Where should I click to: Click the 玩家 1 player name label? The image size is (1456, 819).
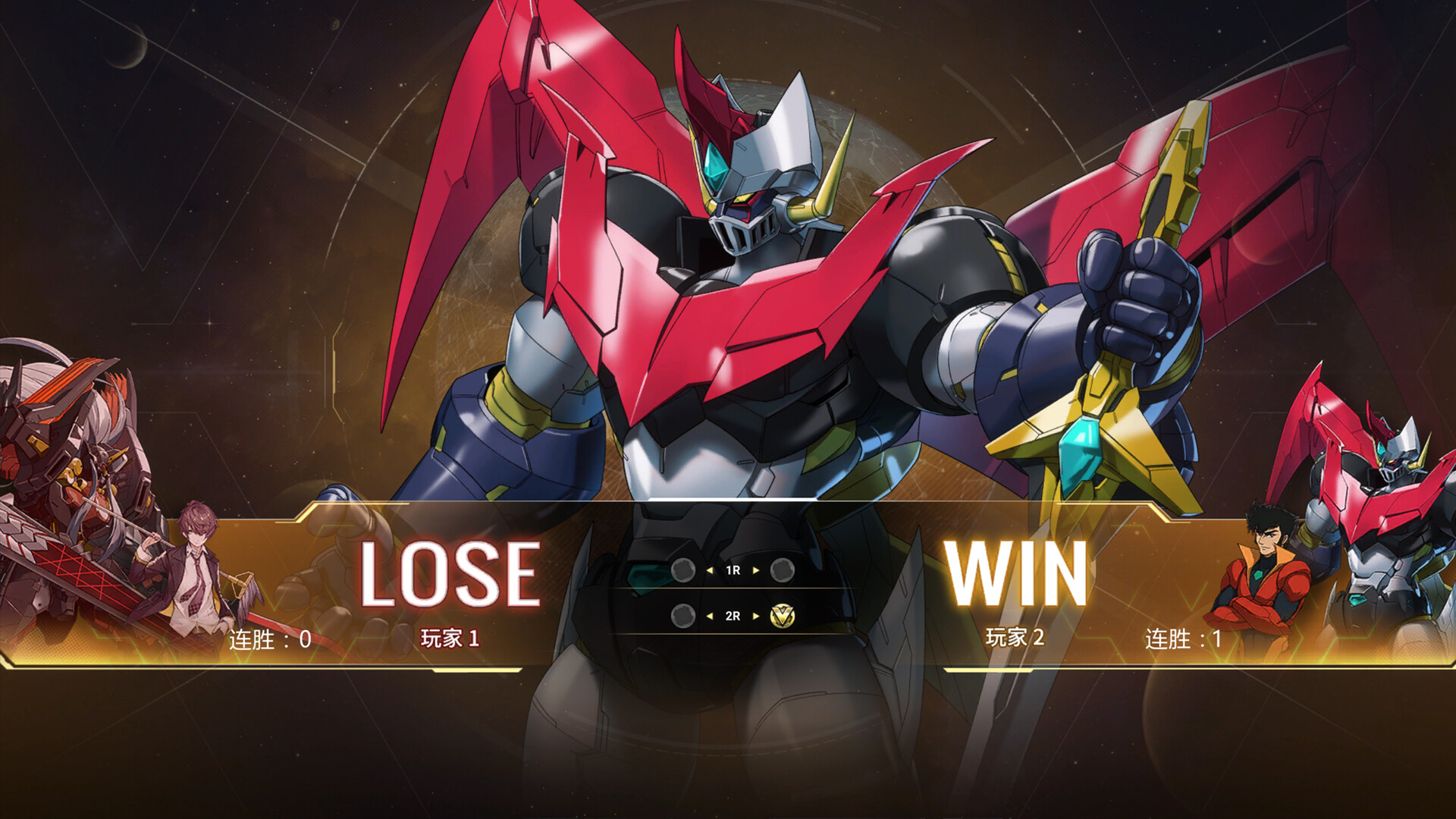tap(450, 639)
